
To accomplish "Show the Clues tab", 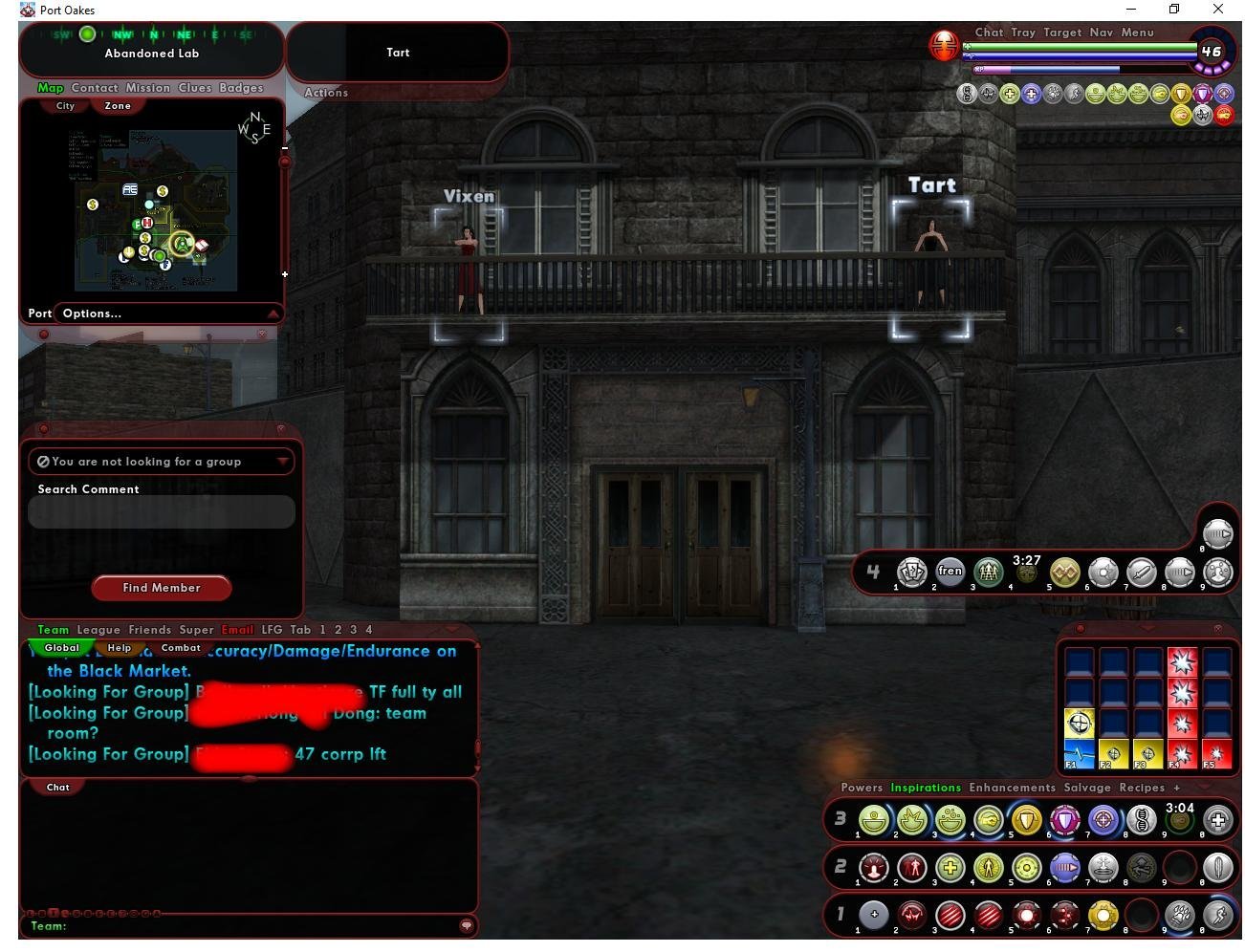I will tap(194, 88).
